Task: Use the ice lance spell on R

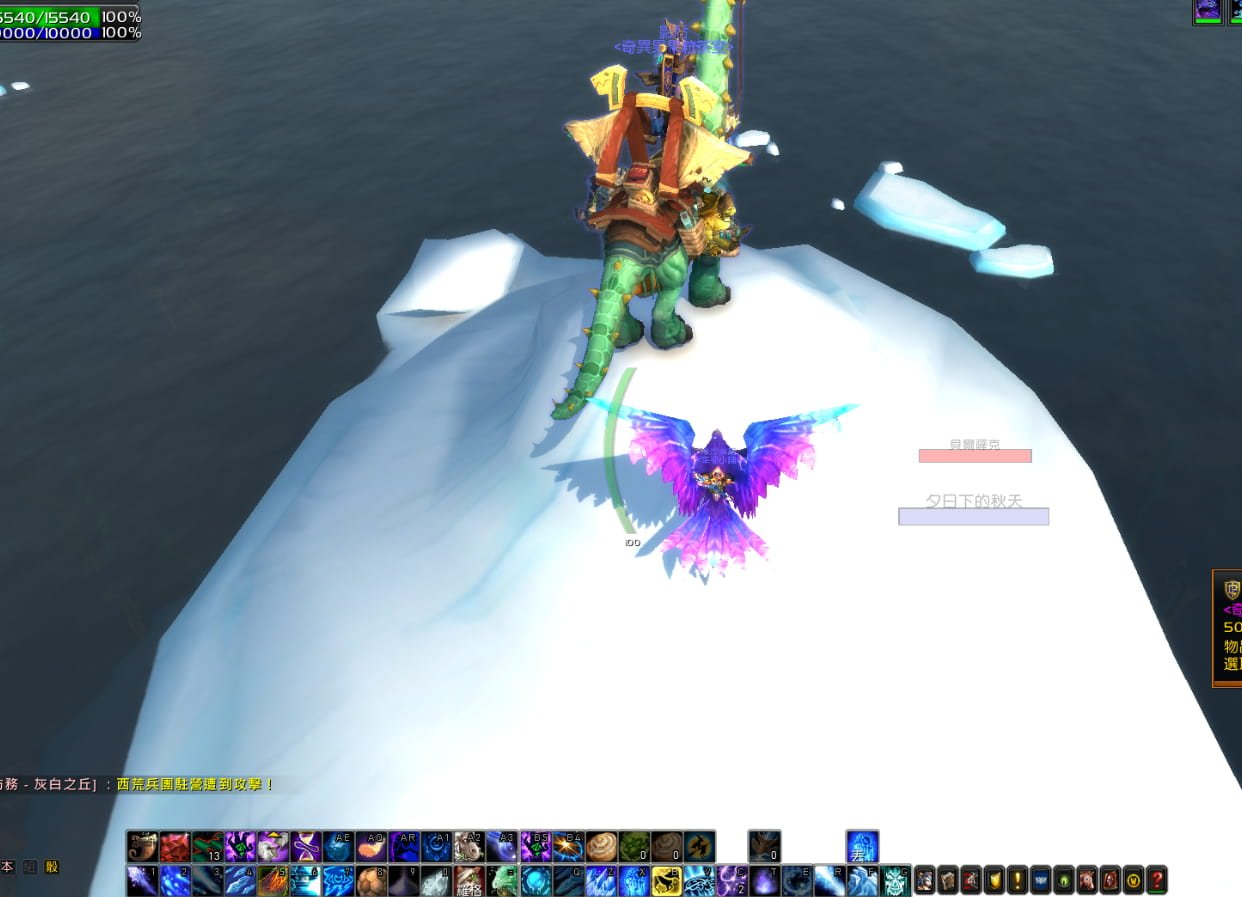Action: tap(829, 880)
